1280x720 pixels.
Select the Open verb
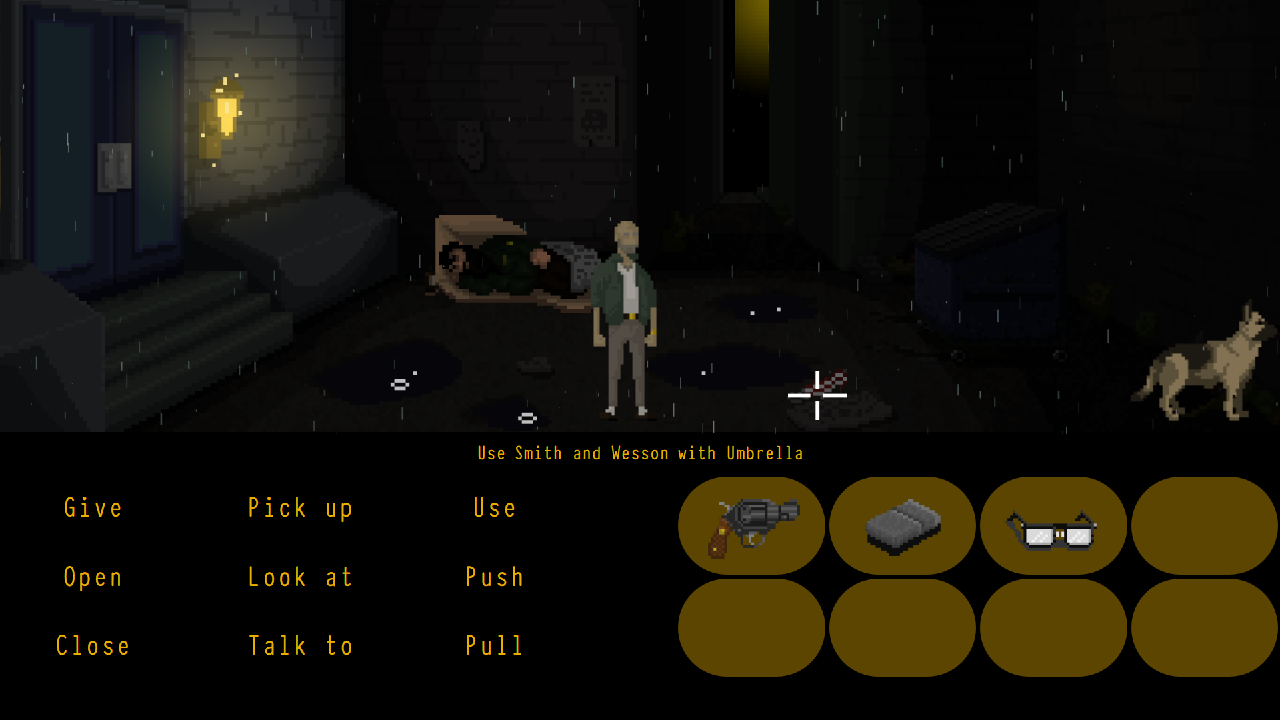93,577
